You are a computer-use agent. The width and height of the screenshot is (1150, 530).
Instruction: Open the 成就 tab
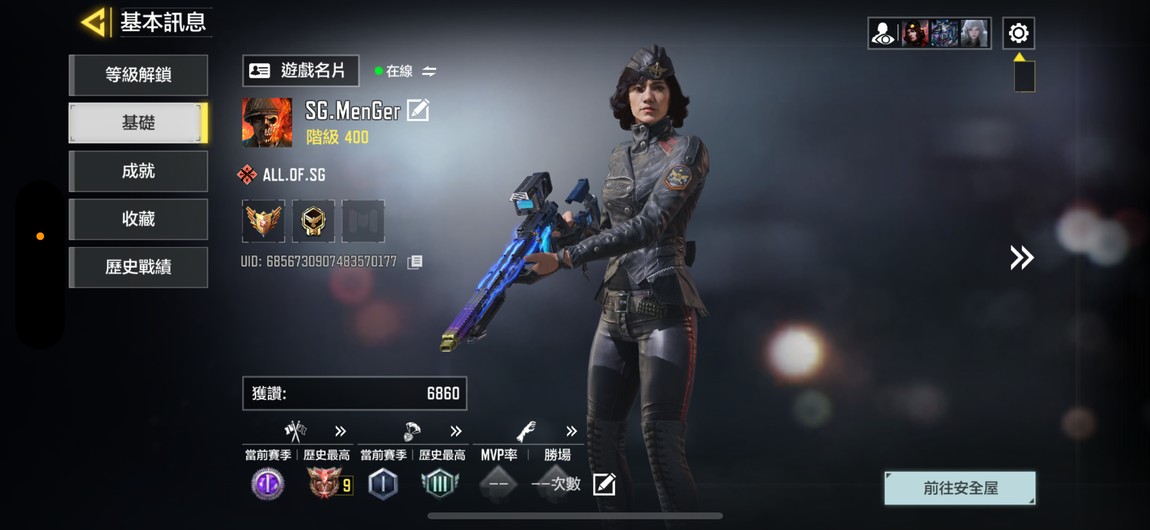coord(138,171)
